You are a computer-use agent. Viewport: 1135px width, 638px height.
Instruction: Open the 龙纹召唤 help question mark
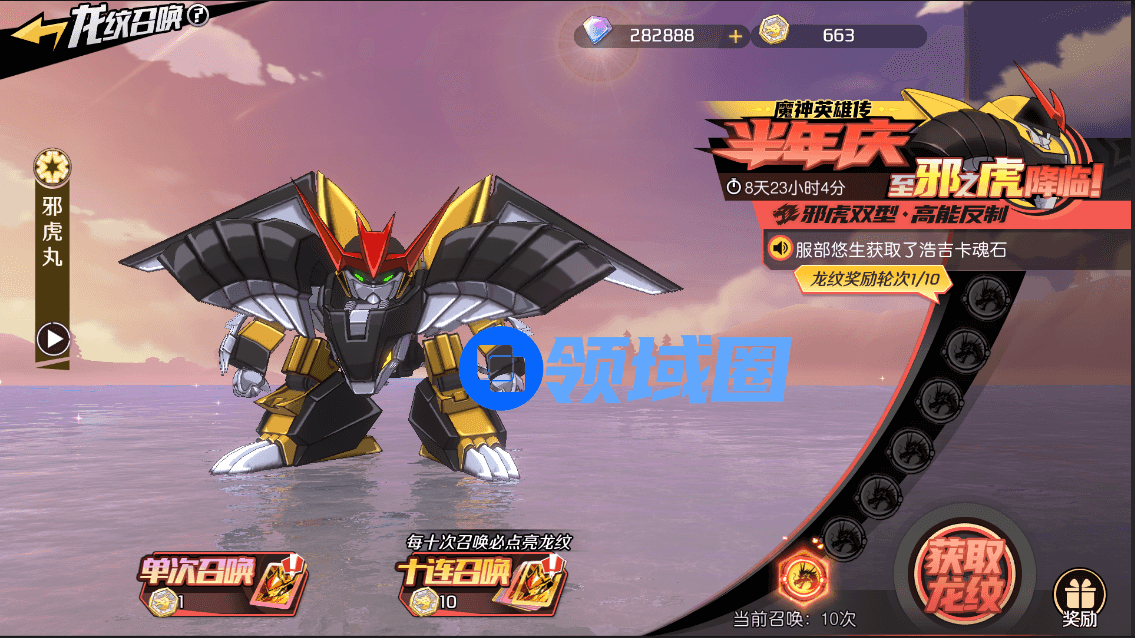pos(198,16)
